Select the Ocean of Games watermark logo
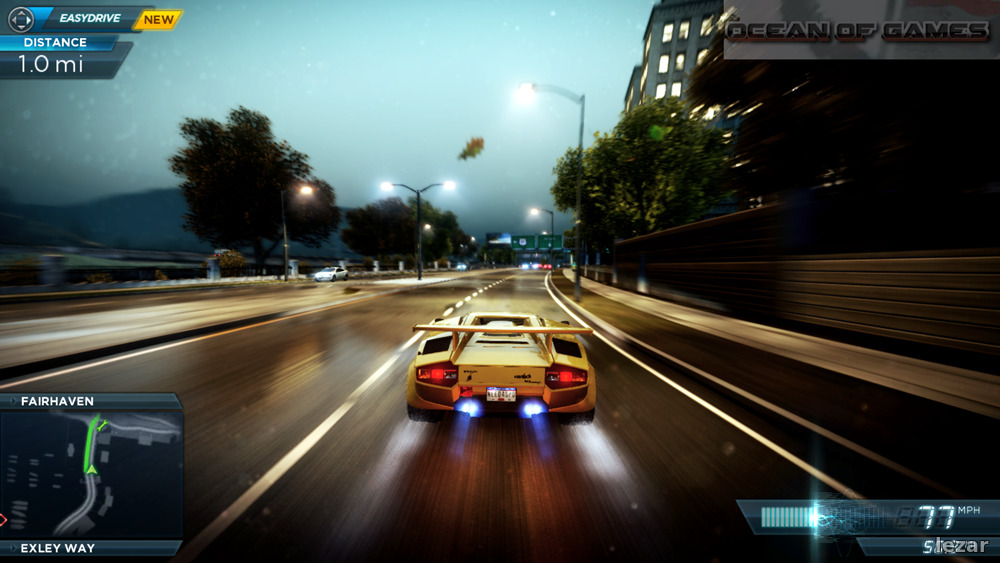Screen dimensions: 1000x563 tap(858, 31)
